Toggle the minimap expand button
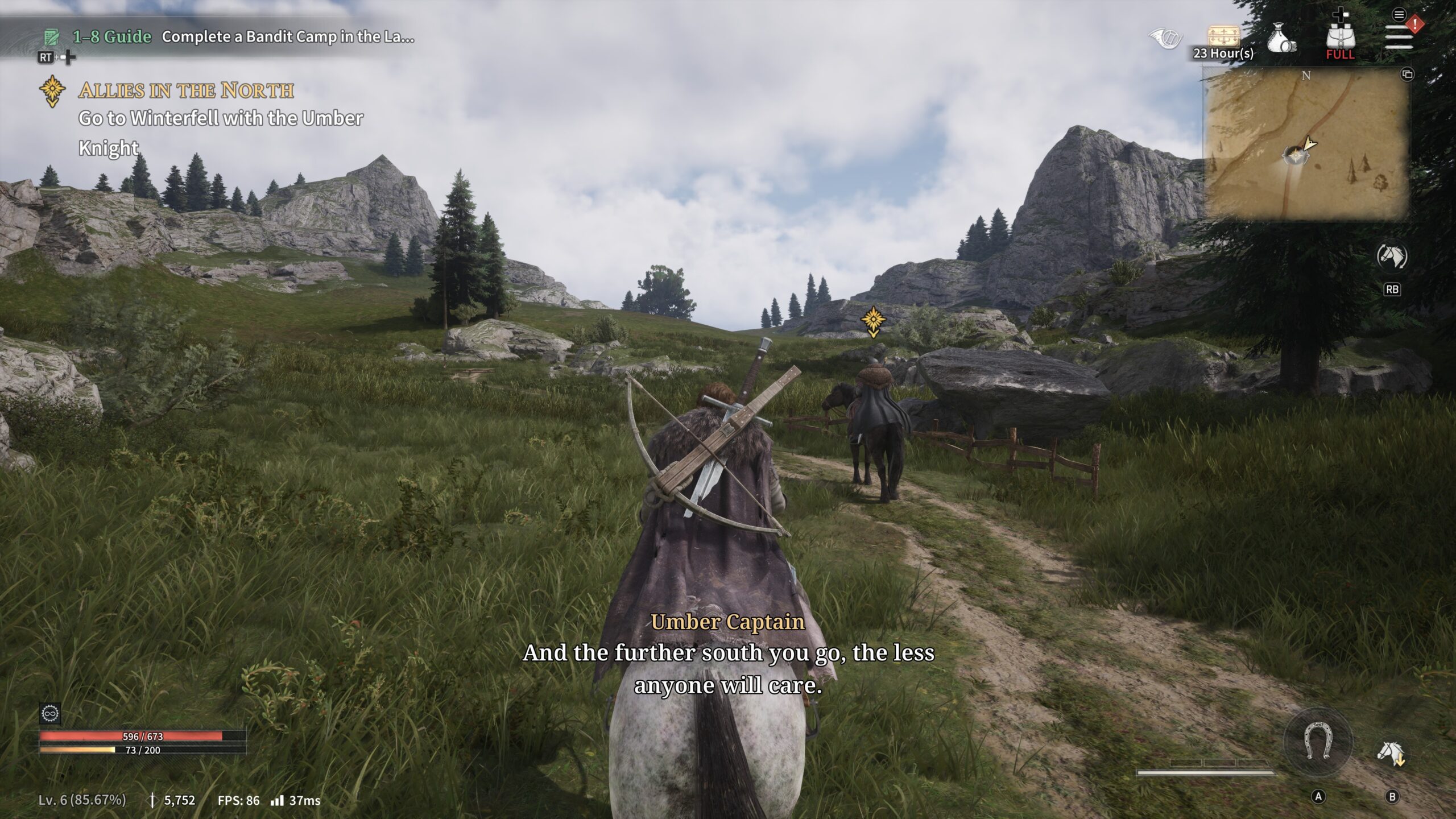Viewport: 1456px width, 819px height. pyautogui.click(x=1407, y=75)
